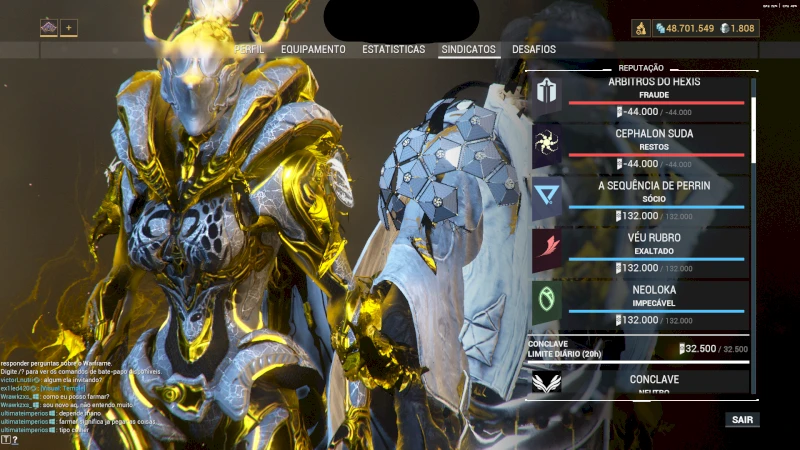Select the Sindicatos tab
The height and width of the screenshot is (450, 800).
468,49
